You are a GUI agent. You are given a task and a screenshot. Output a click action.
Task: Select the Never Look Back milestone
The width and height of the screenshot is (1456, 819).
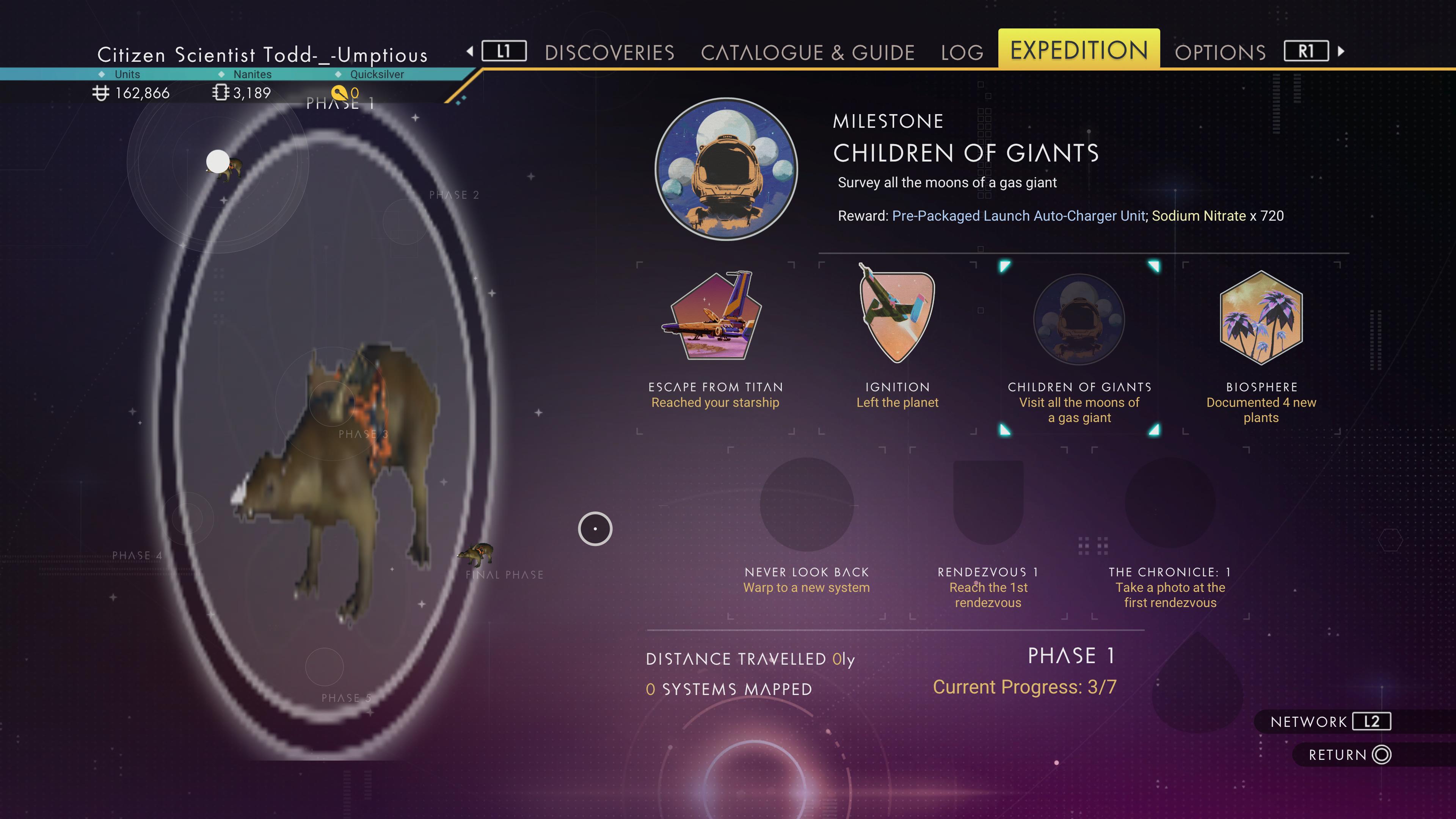[806, 504]
